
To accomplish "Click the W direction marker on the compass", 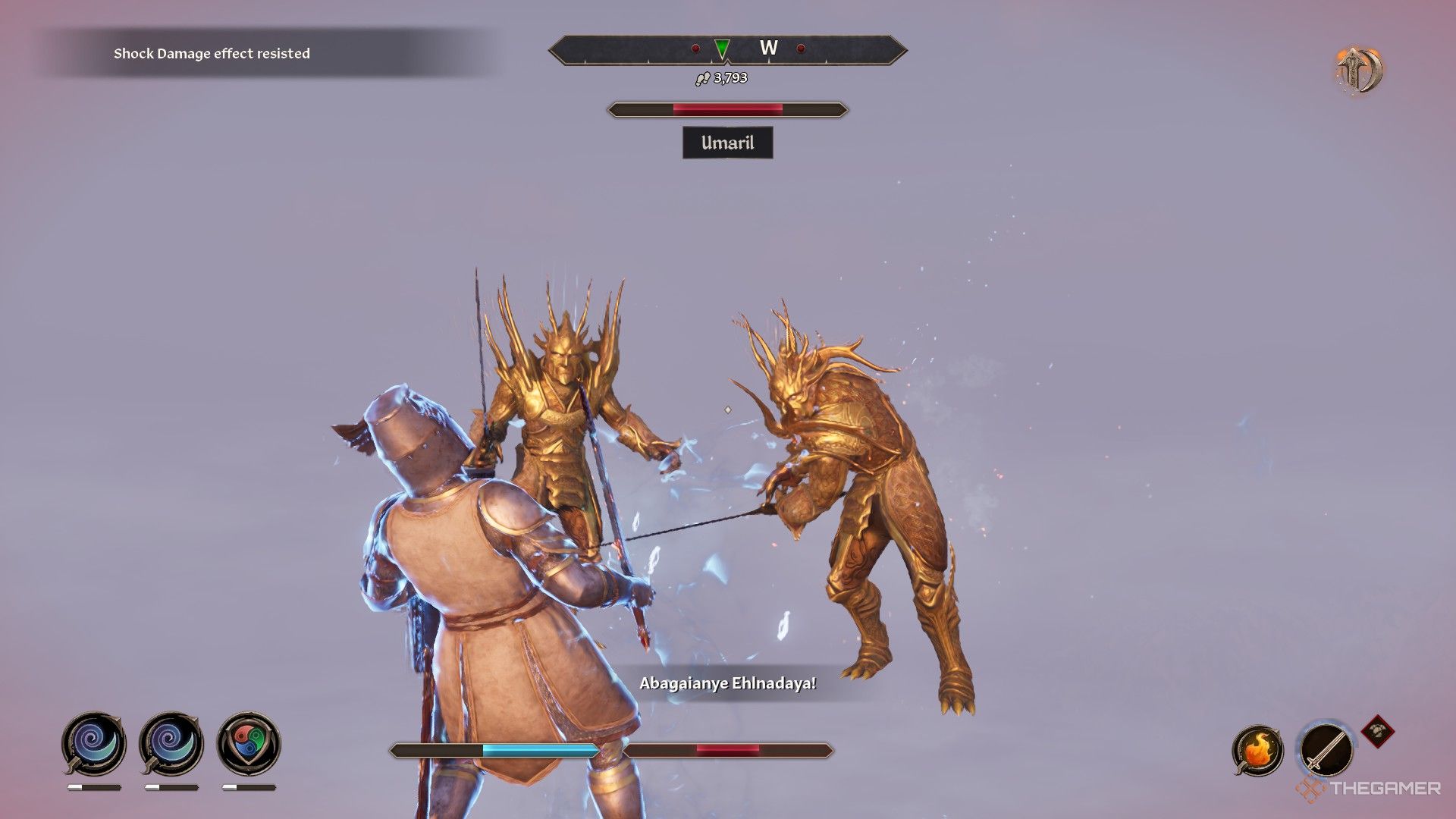I will [770, 46].
